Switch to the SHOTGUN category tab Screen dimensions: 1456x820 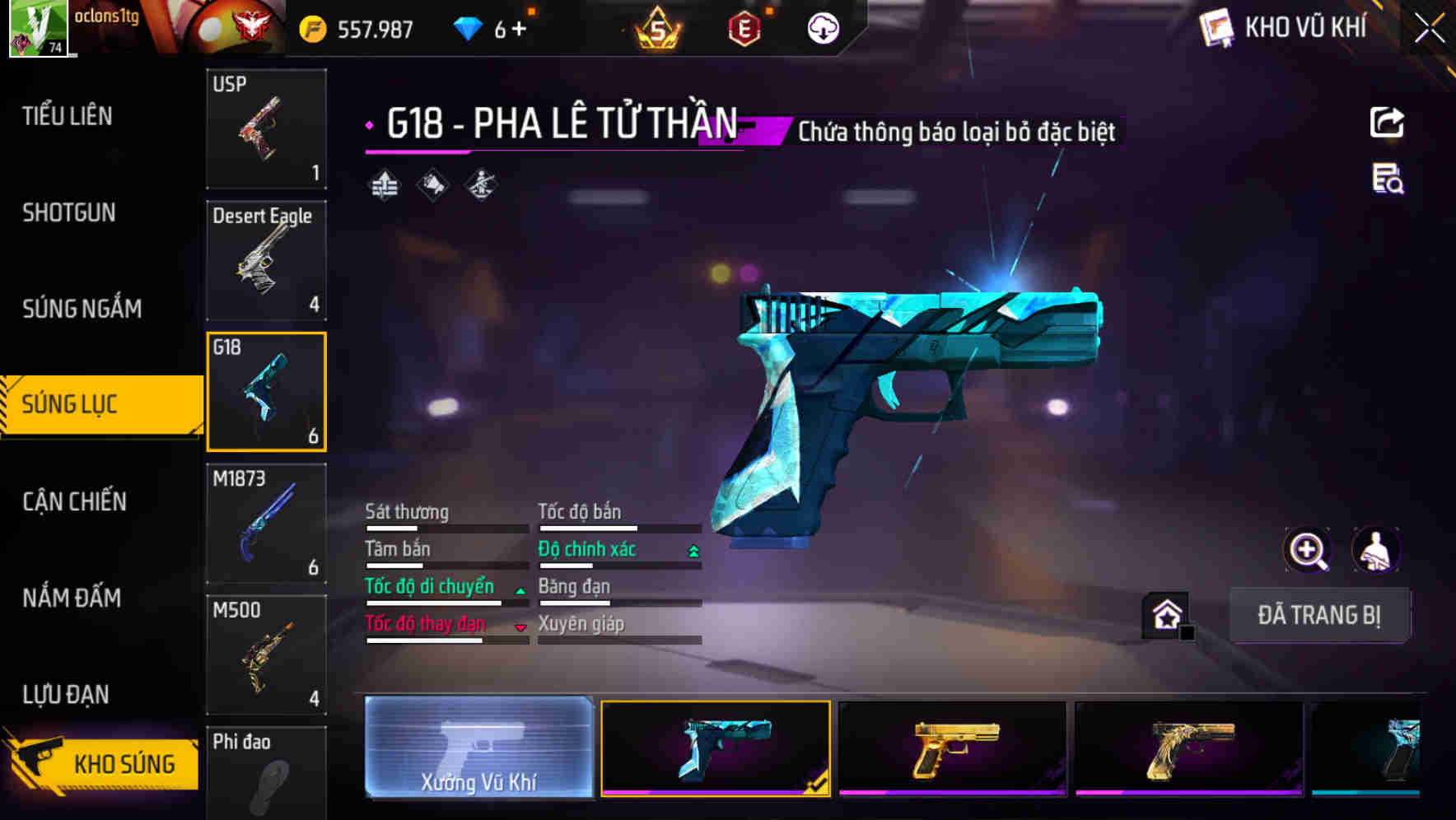(68, 212)
